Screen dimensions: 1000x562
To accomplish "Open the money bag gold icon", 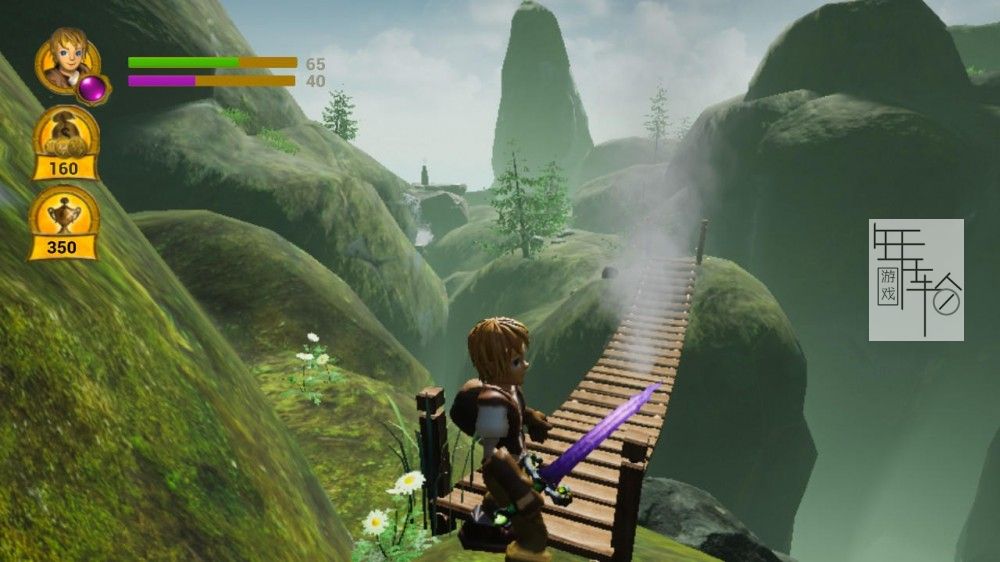I will click(65, 133).
